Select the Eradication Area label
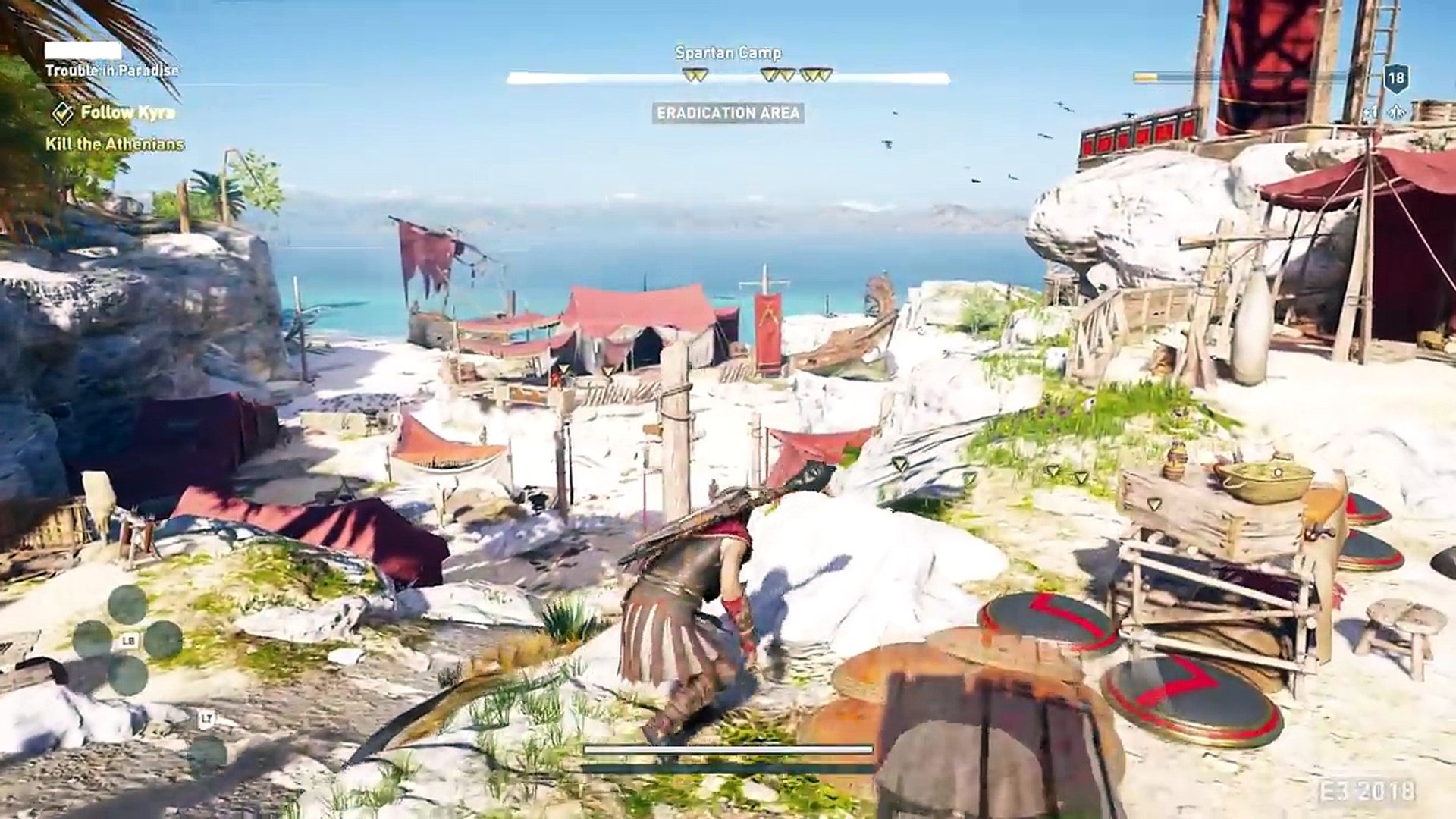 (728, 113)
